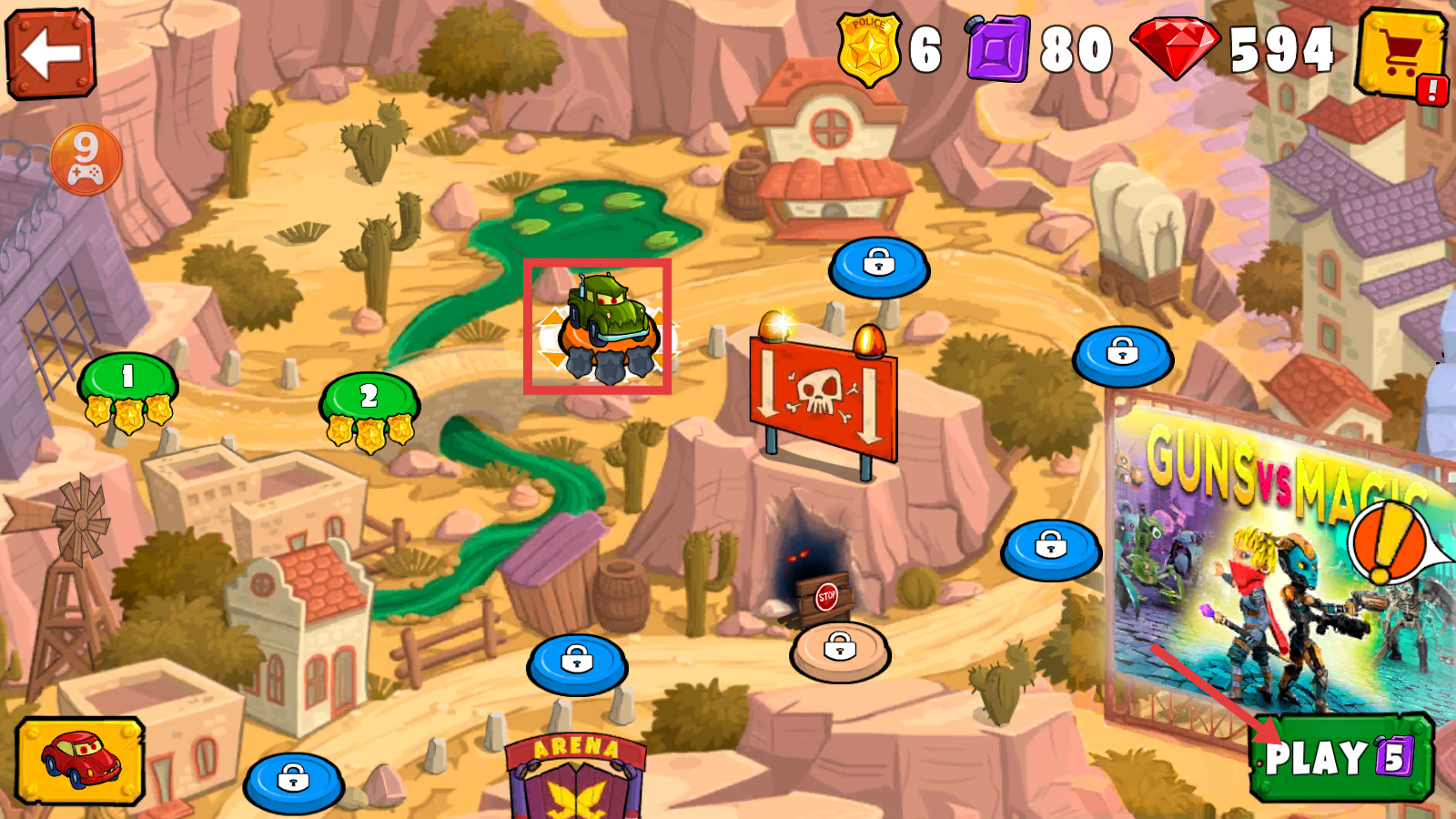Click the tan locked level node

click(x=840, y=650)
